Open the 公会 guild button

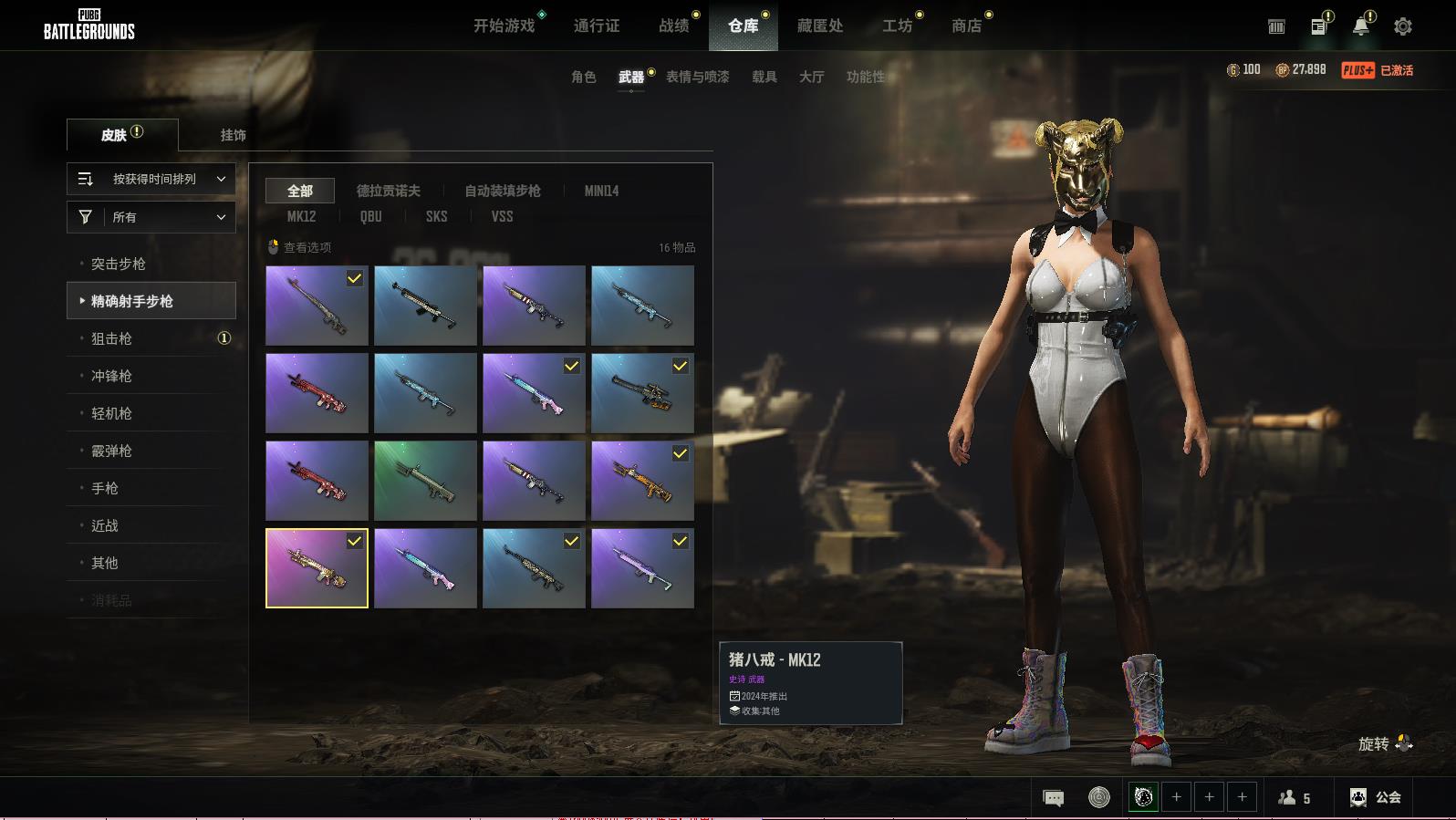pyautogui.click(x=1376, y=797)
